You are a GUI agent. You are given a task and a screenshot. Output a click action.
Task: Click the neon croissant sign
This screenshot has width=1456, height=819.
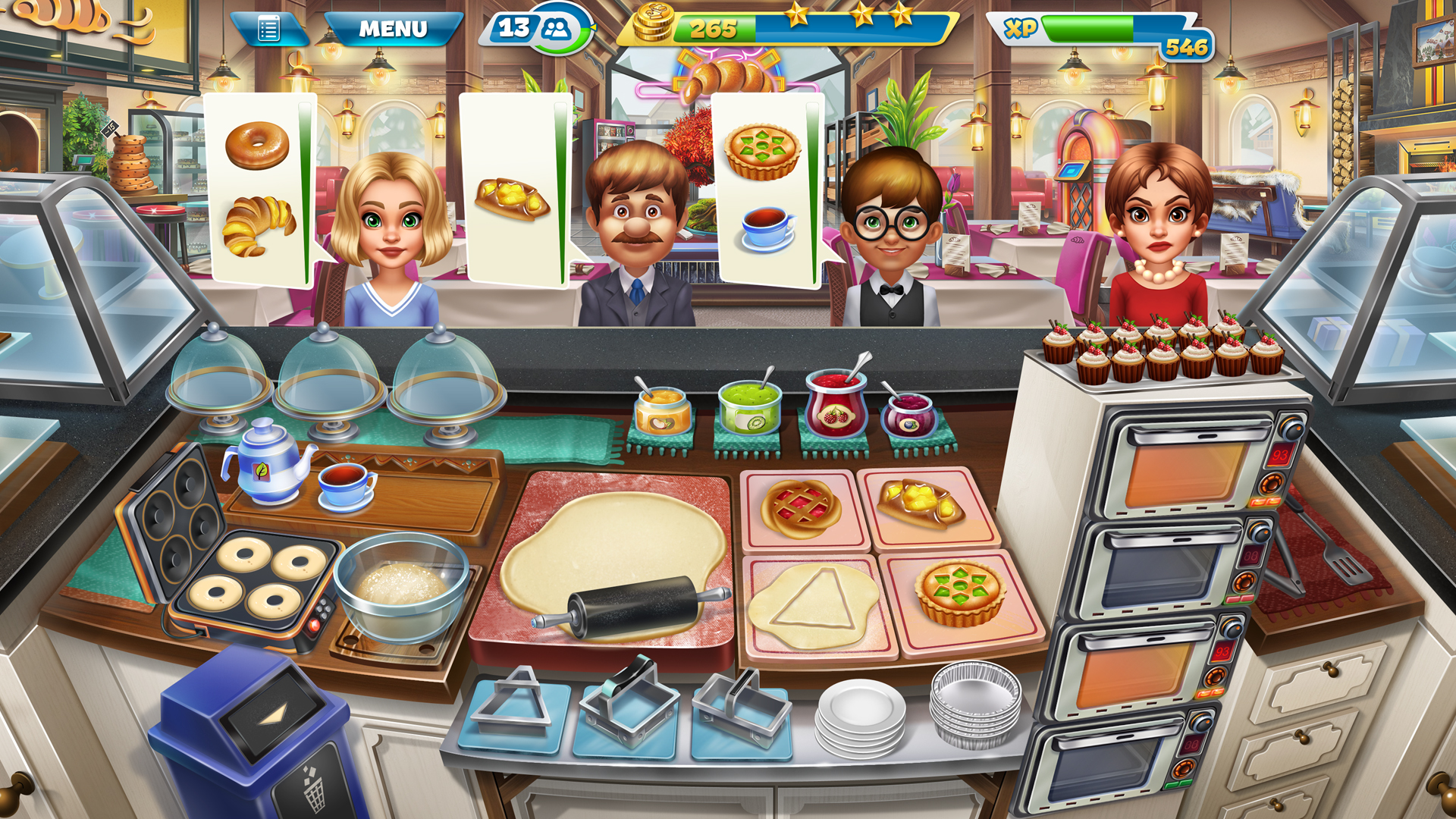(x=722, y=76)
